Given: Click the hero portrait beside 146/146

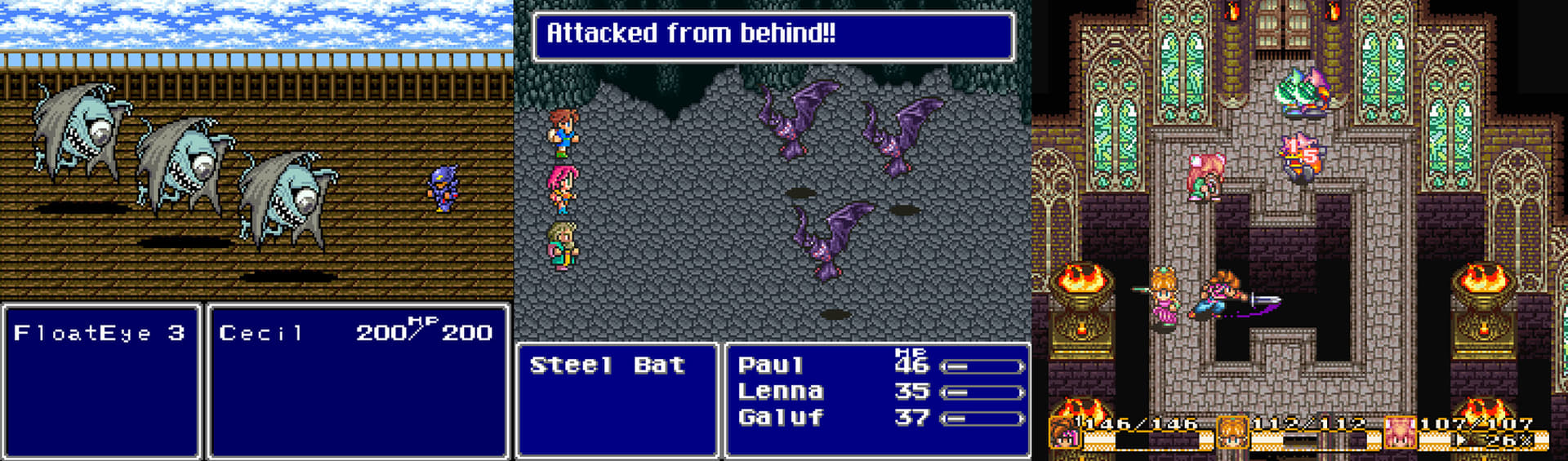Looking at the screenshot, I should (1063, 433).
